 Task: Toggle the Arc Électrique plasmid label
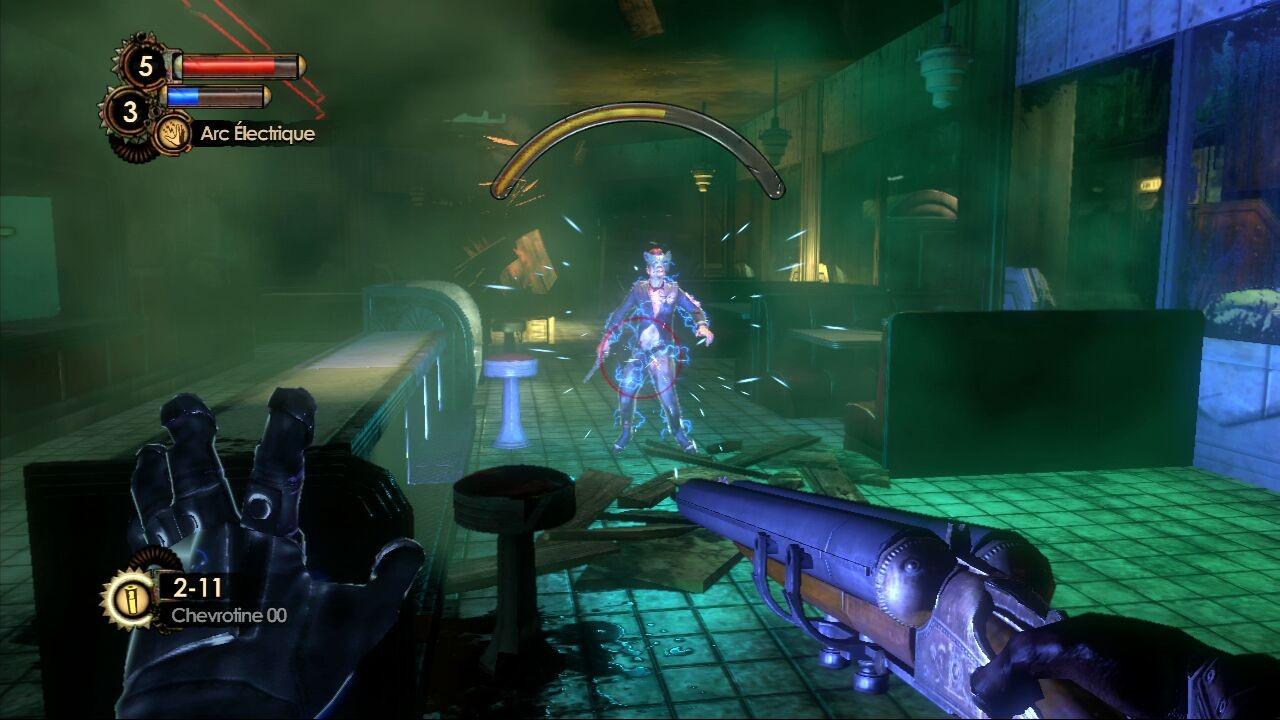coord(258,132)
